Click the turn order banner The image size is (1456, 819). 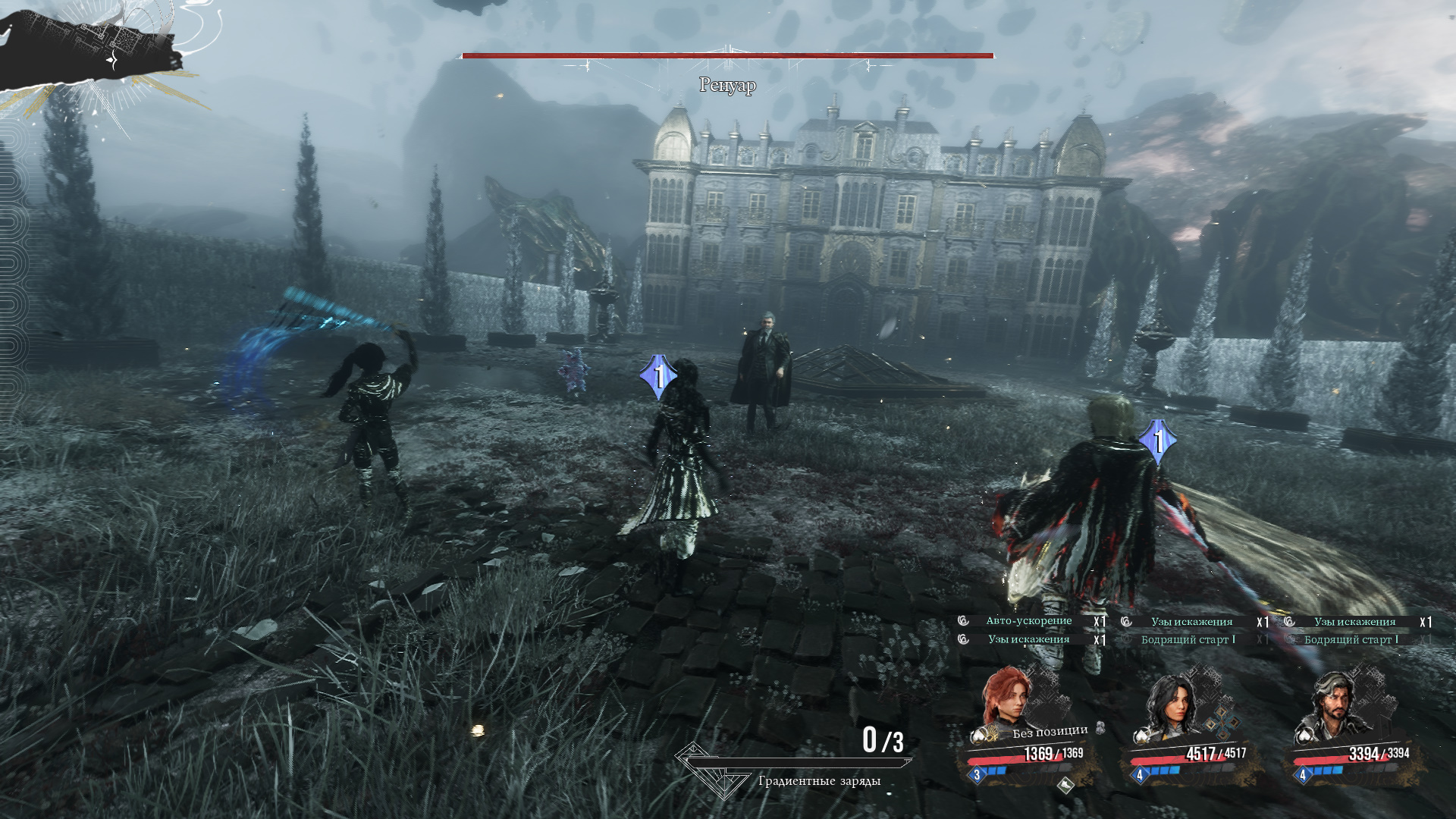pyautogui.click(x=91, y=47)
